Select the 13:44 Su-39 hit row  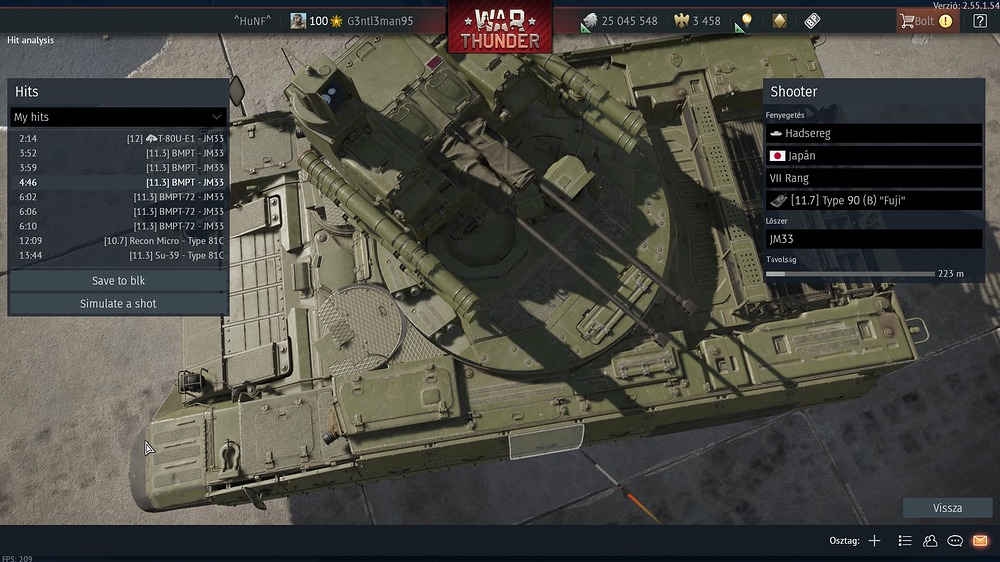pos(120,256)
